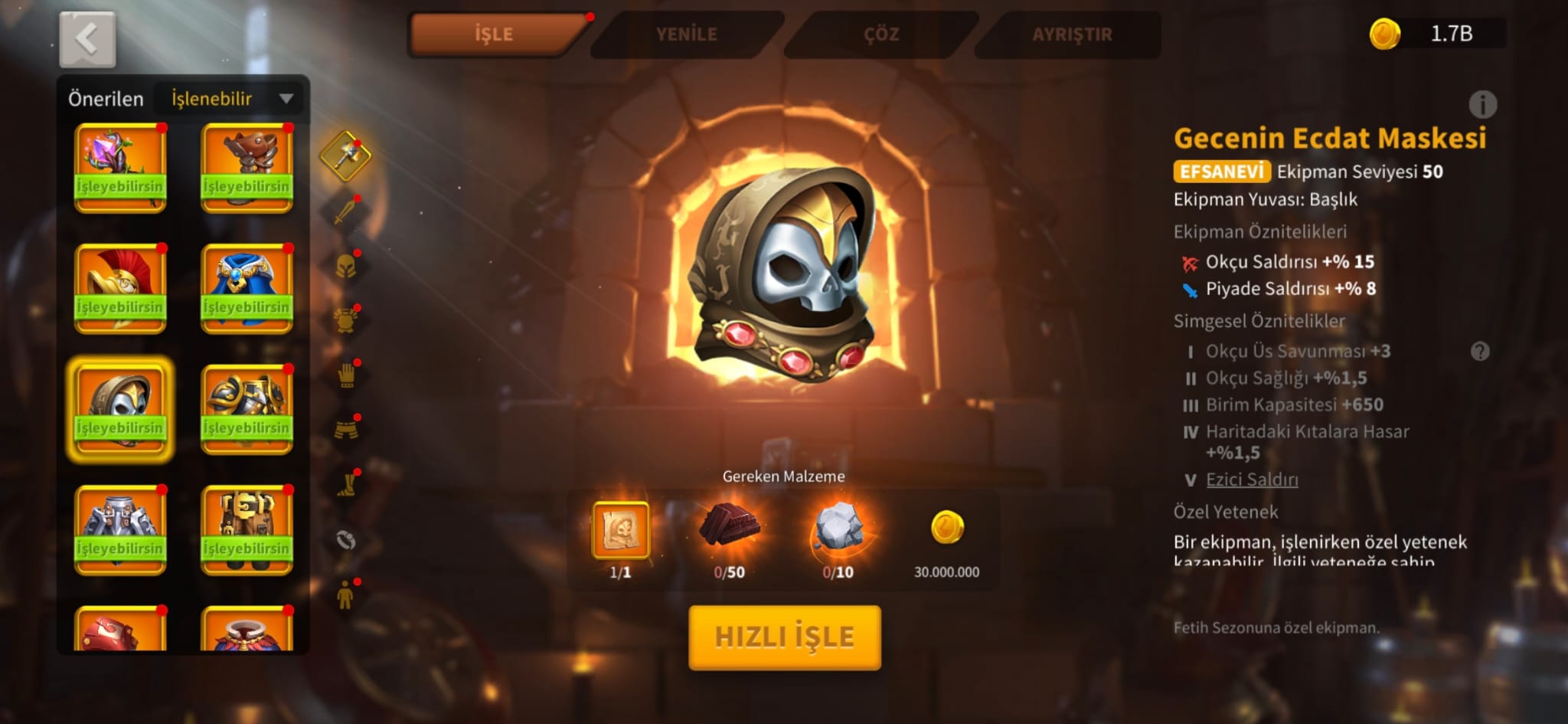Open the İşlenebilir filter dropdown
This screenshot has height=724, width=1568.
point(230,99)
